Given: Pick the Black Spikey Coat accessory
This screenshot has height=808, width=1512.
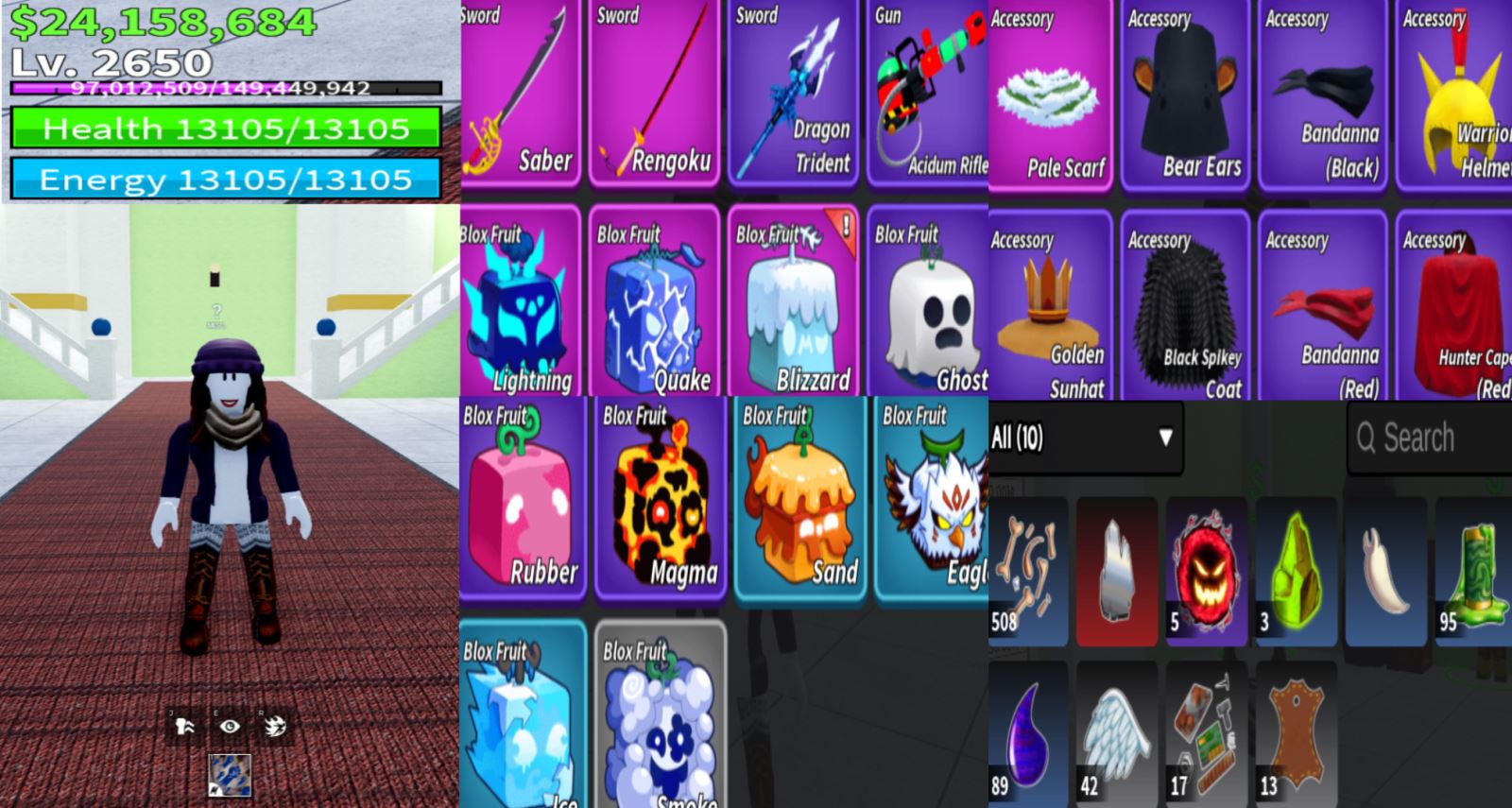Looking at the screenshot, I should coord(1186,307).
